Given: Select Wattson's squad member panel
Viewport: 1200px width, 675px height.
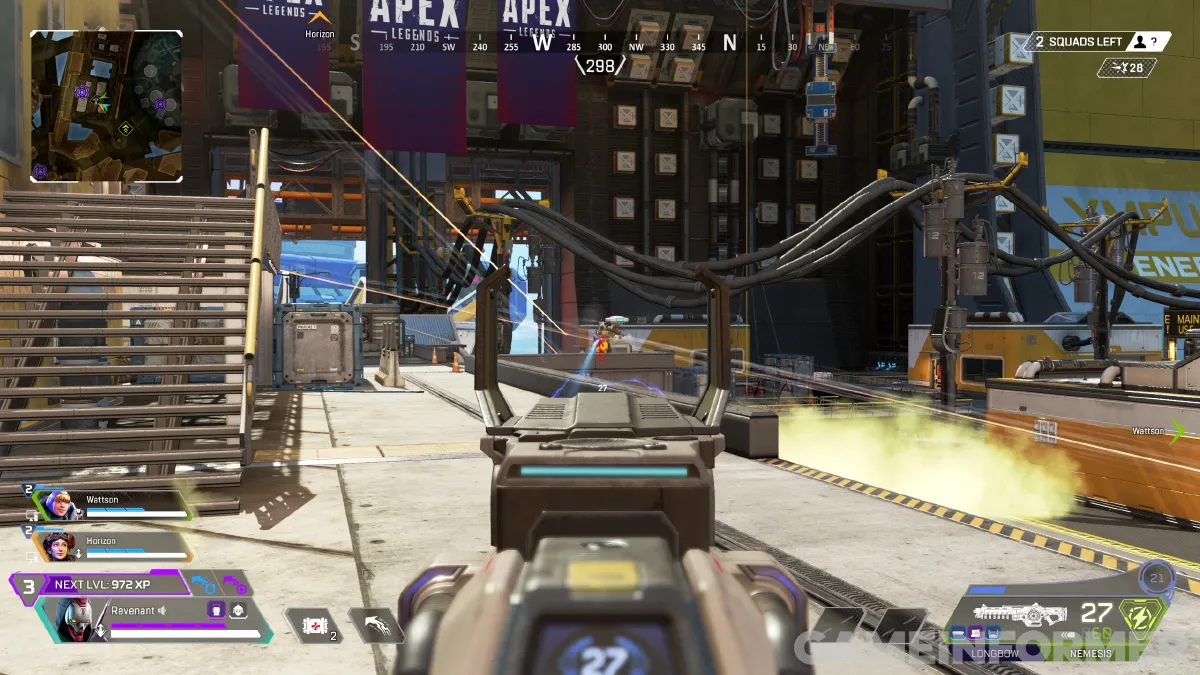Looking at the screenshot, I should point(110,504).
